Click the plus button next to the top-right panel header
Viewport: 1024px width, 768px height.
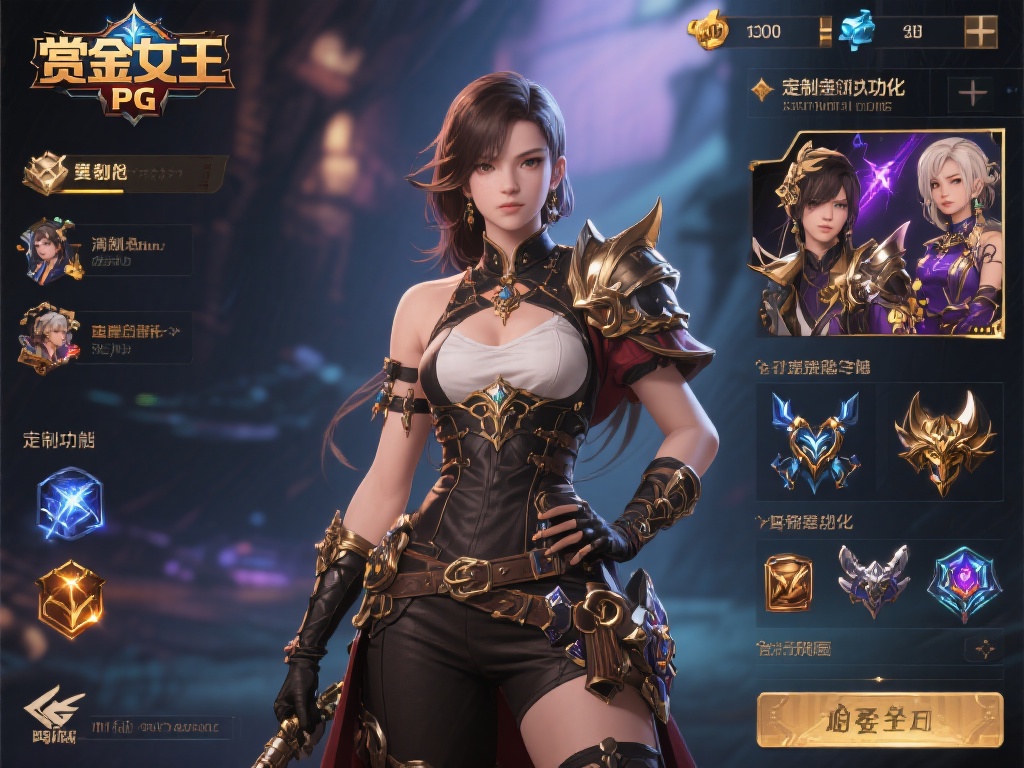click(972, 94)
